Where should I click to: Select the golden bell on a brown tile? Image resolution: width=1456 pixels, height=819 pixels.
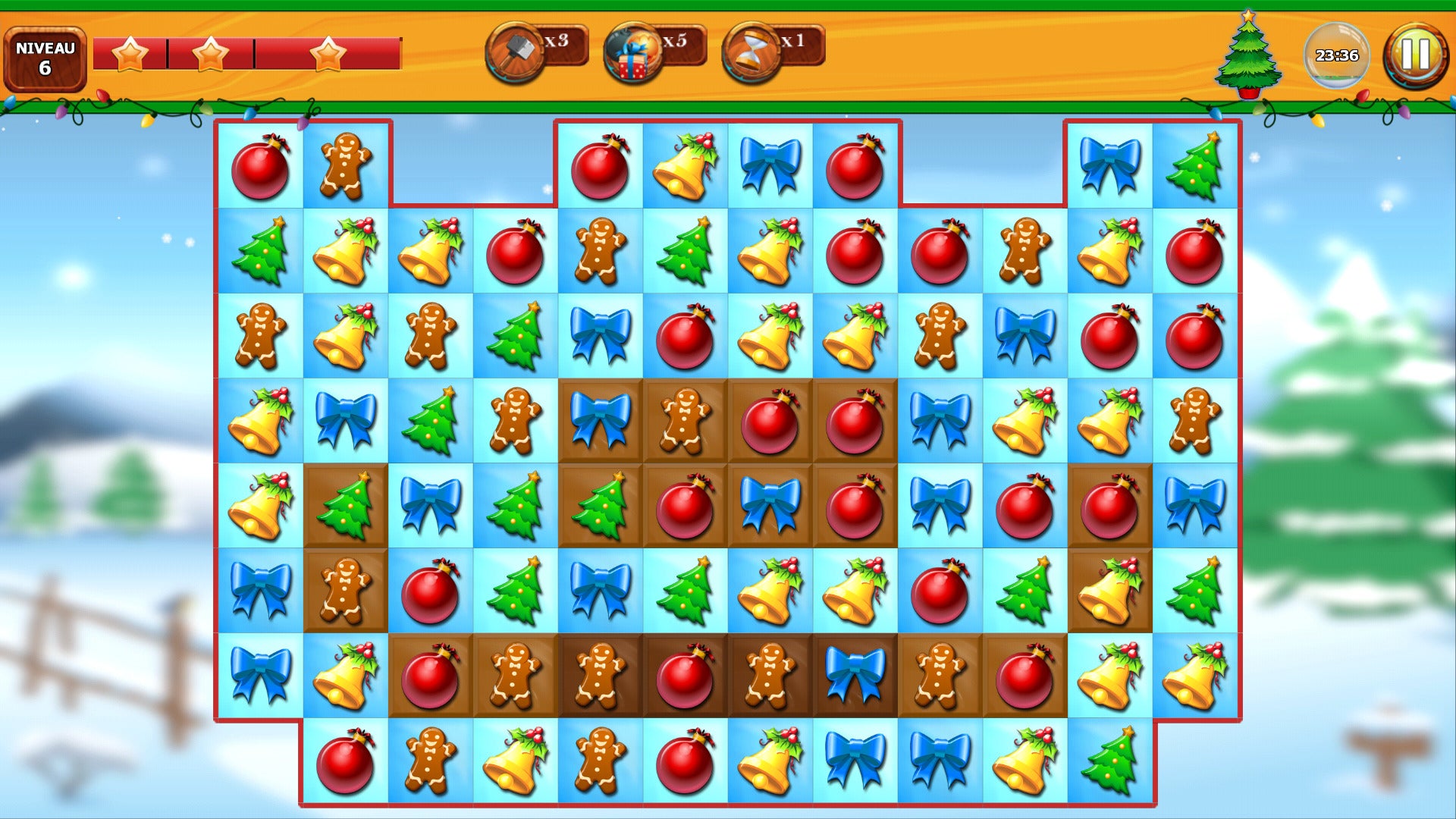tap(1109, 591)
